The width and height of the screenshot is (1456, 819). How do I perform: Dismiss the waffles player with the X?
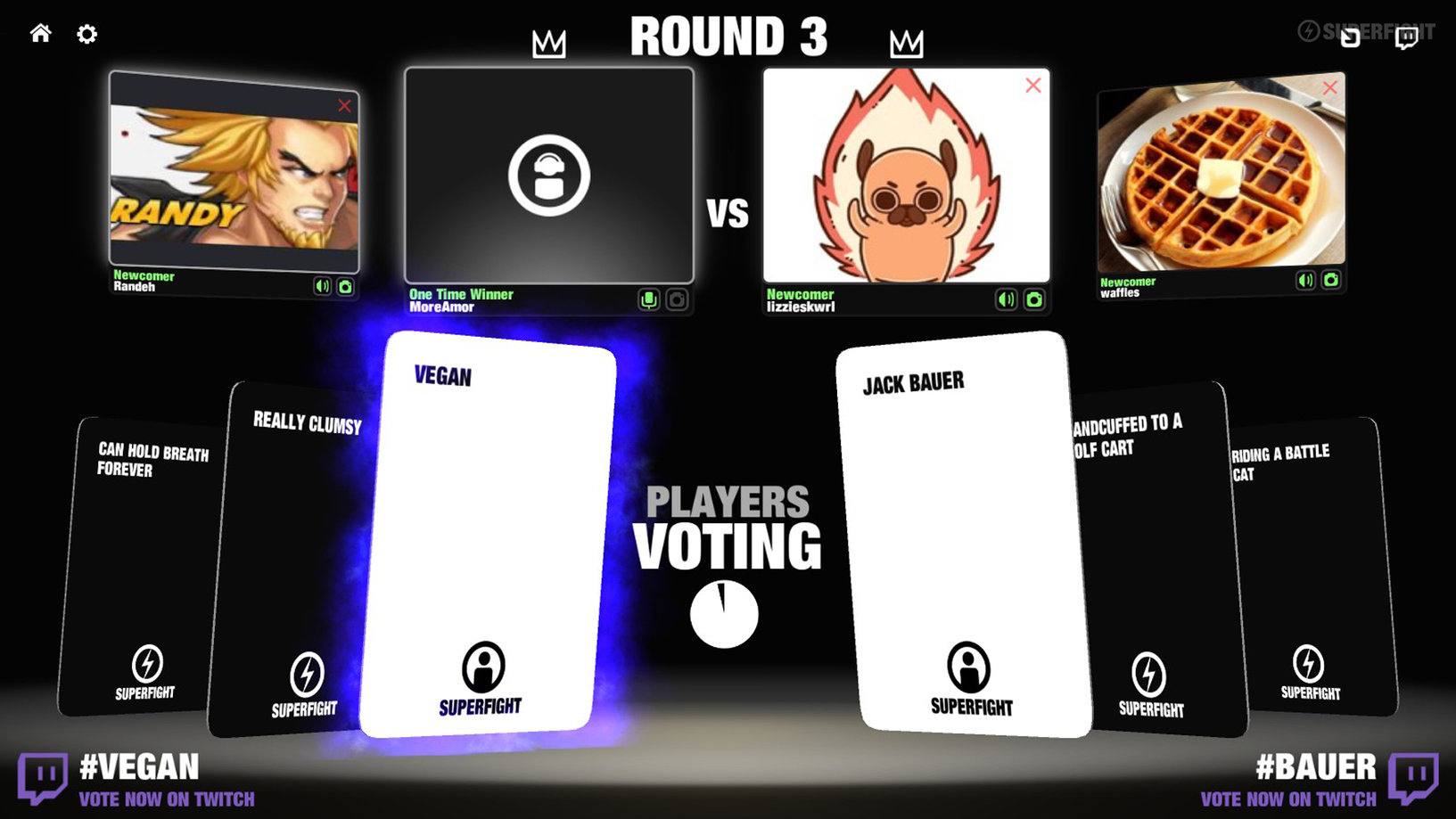pyautogui.click(x=1330, y=88)
